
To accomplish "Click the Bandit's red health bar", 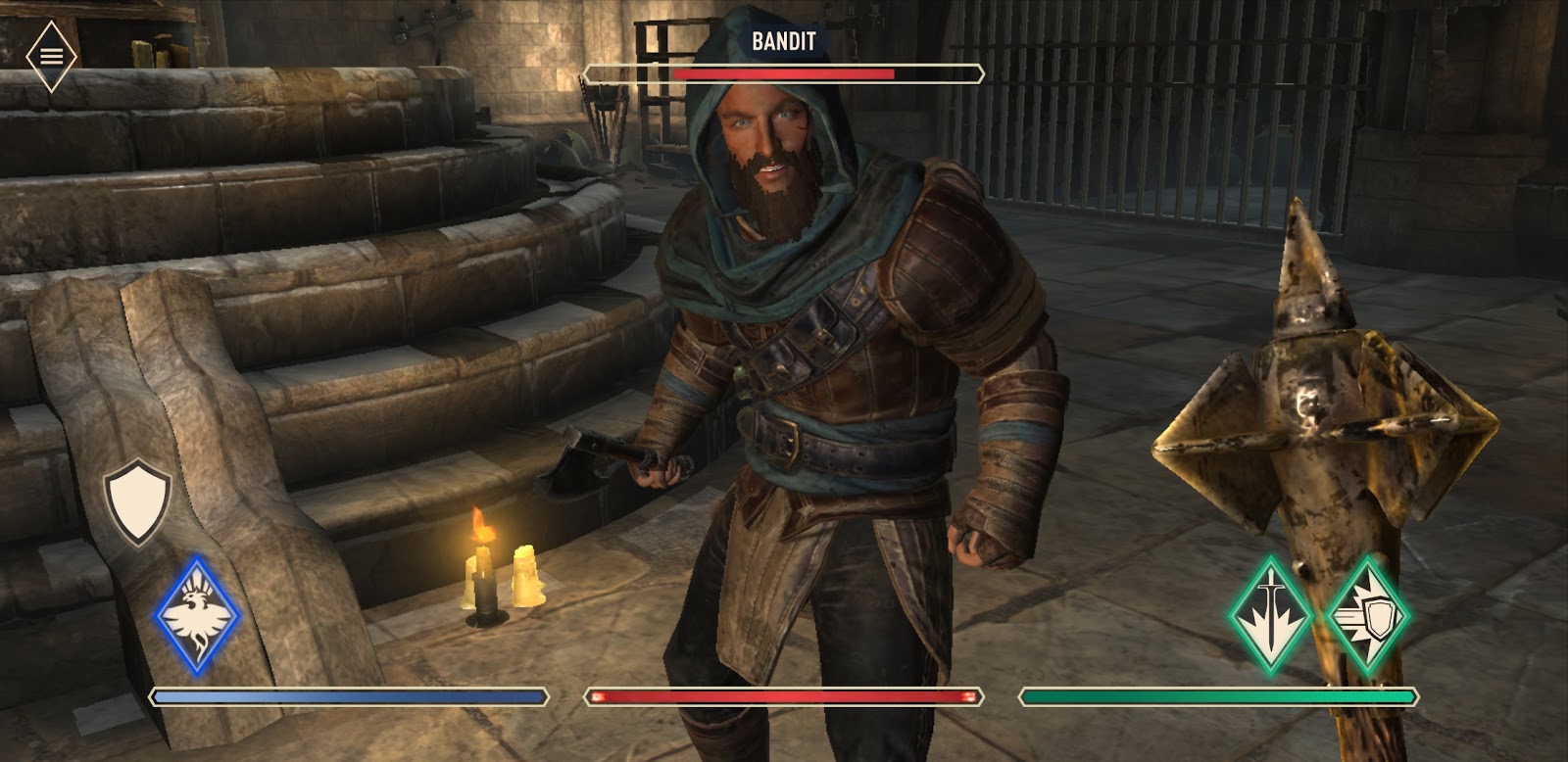I will (x=784, y=71).
